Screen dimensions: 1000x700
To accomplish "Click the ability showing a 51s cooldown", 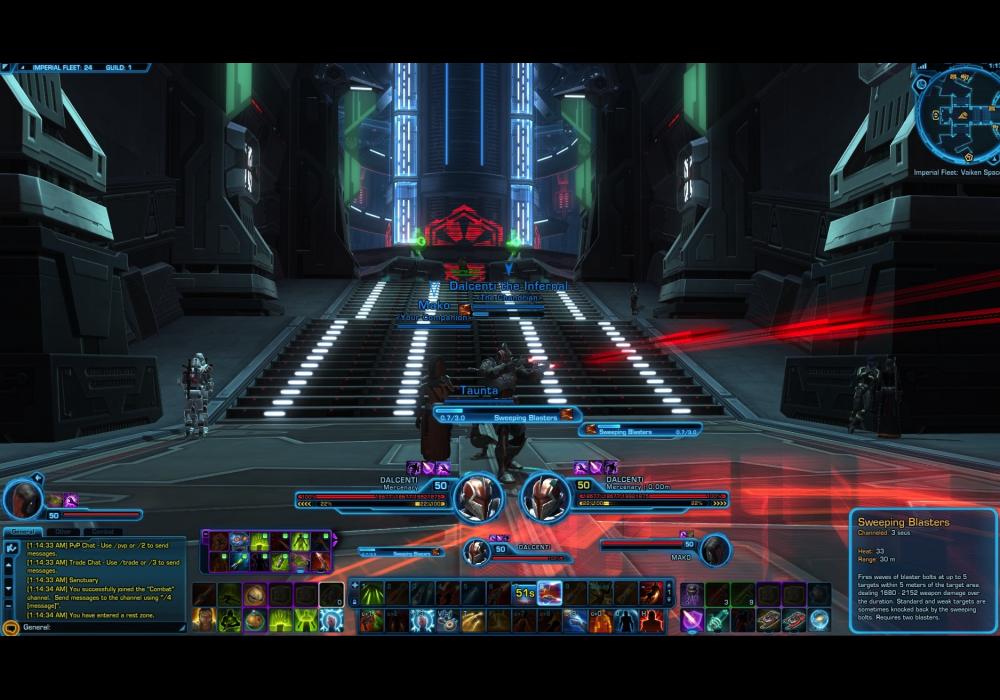I will (x=524, y=593).
